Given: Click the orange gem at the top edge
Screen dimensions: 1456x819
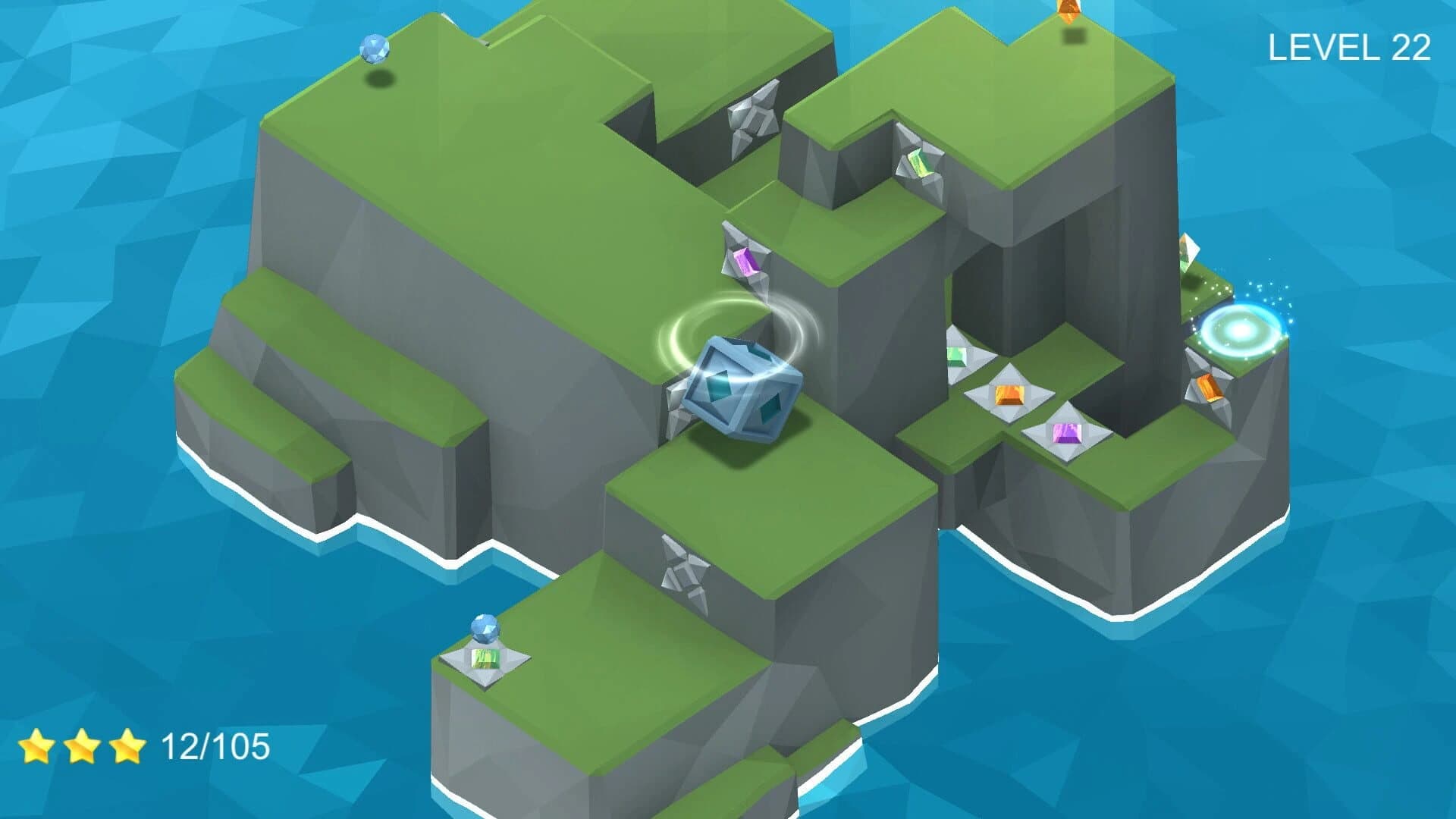Looking at the screenshot, I should click(1069, 9).
